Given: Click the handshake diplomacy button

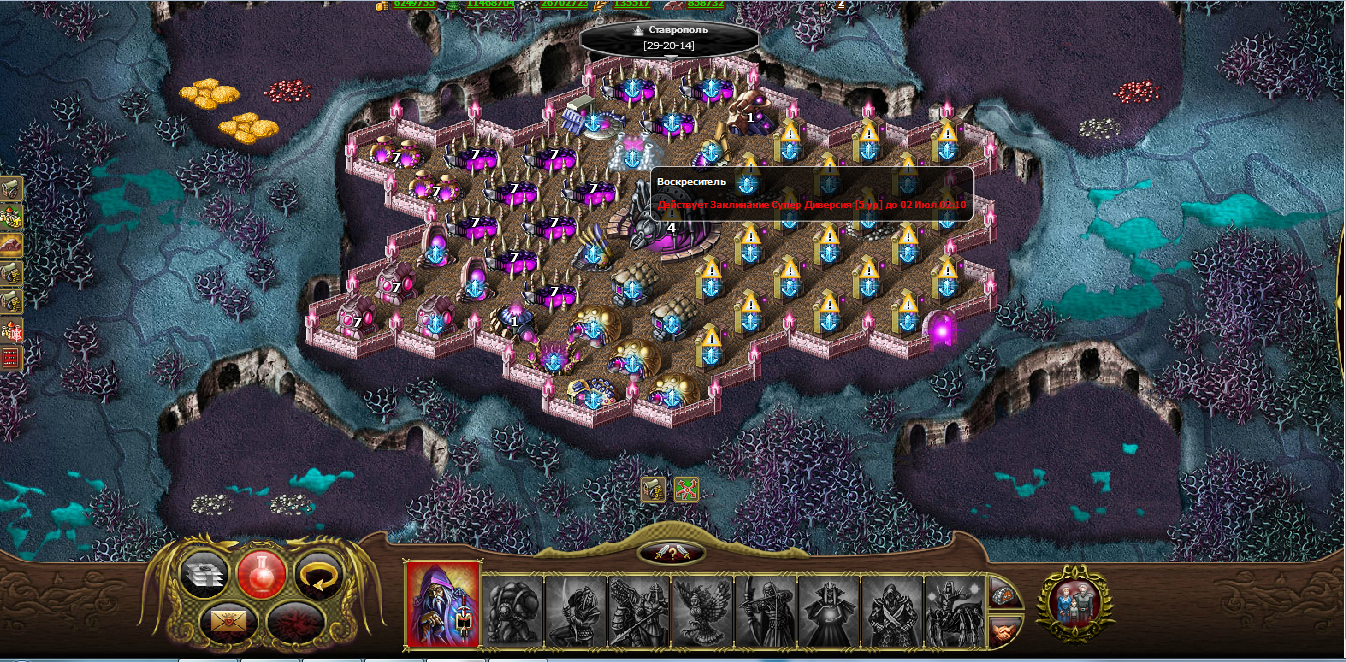Looking at the screenshot, I should [x=1005, y=630].
